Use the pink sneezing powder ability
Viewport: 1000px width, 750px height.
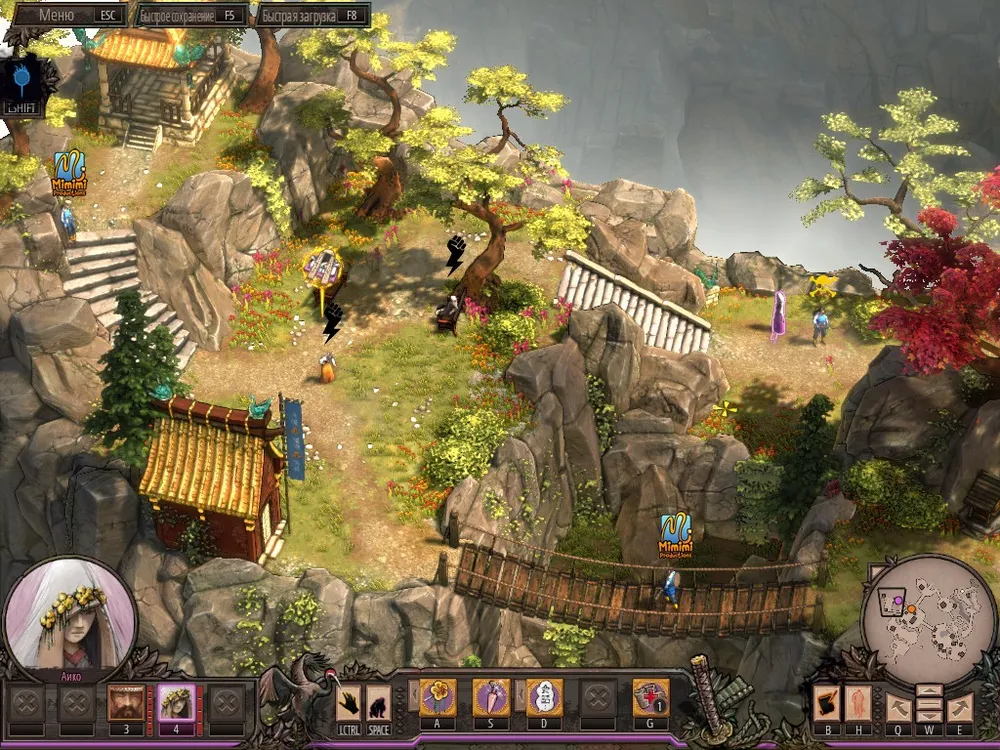[x=491, y=697]
